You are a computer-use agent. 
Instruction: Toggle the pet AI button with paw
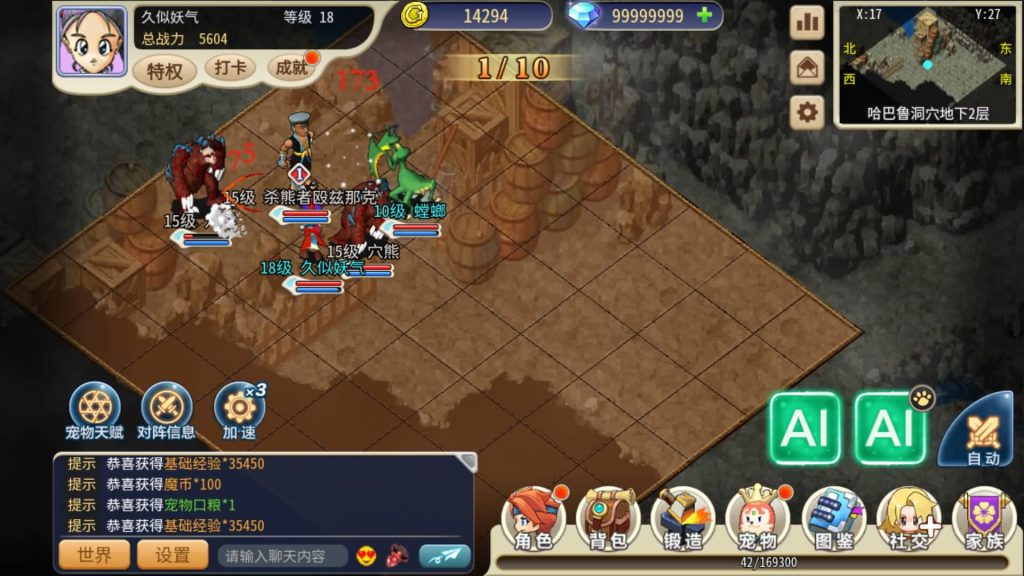tap(890, 428)
